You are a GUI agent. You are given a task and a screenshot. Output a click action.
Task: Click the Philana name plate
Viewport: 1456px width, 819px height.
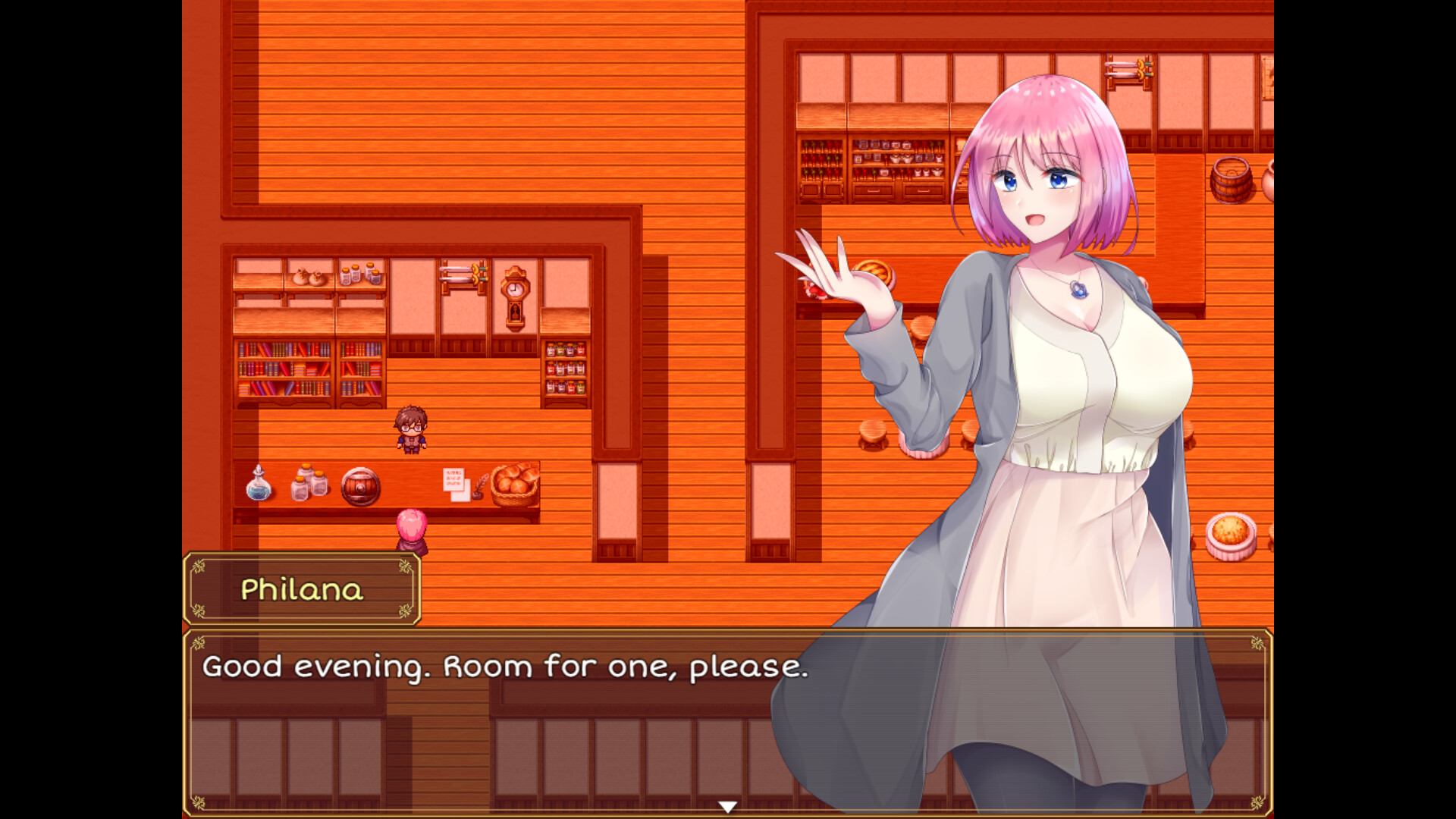[x=302, y=589]
